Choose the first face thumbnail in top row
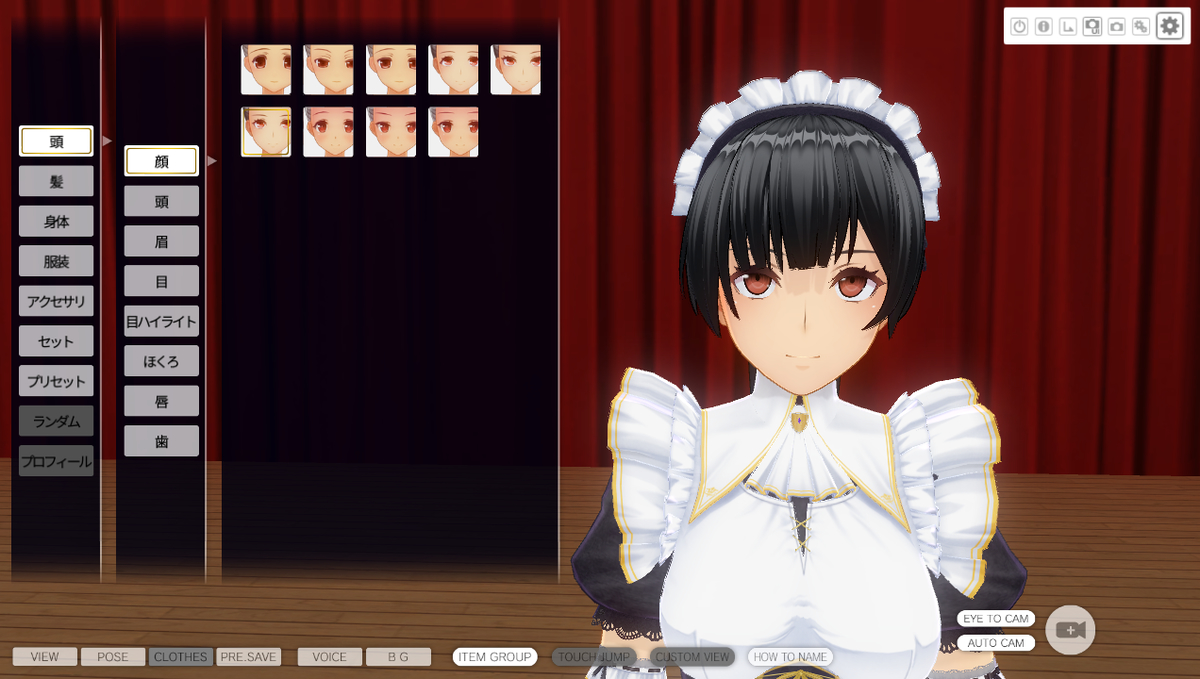Screen dimensions: 1200x679 [266, 70]
